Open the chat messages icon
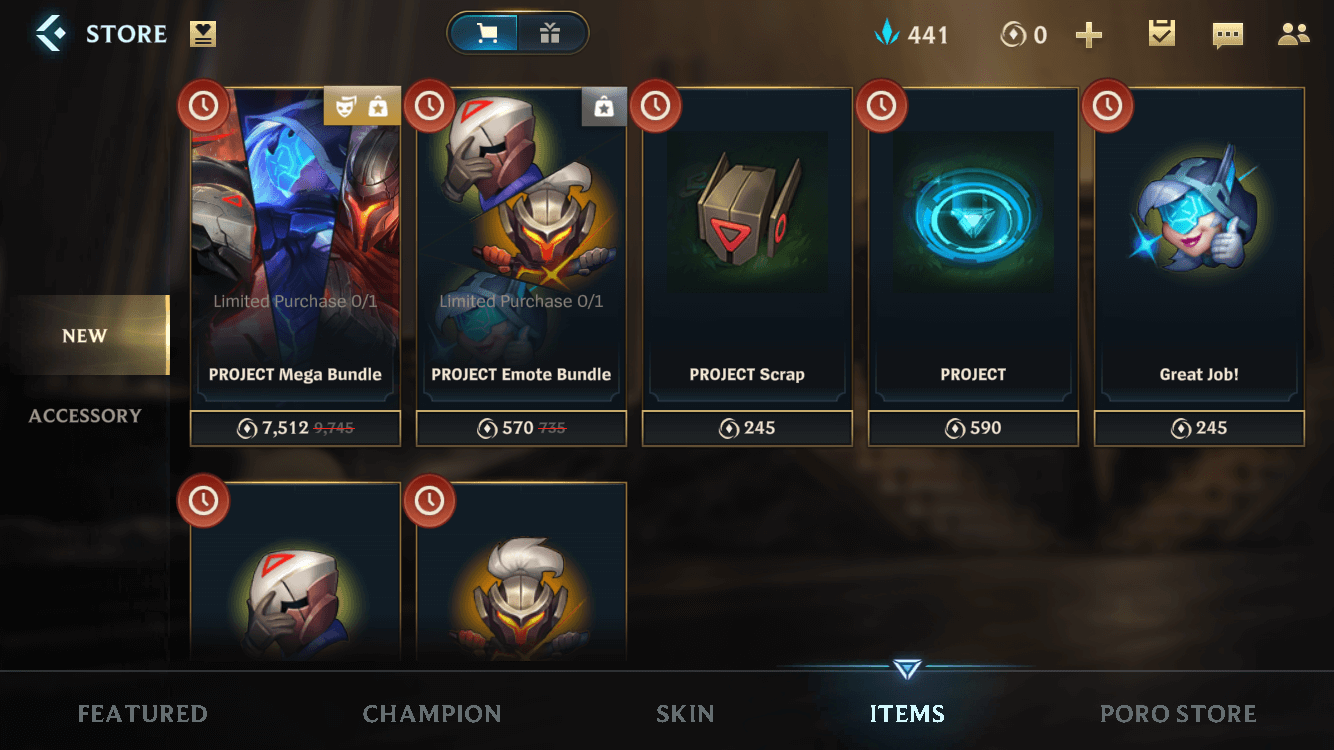 point(1227,33)
